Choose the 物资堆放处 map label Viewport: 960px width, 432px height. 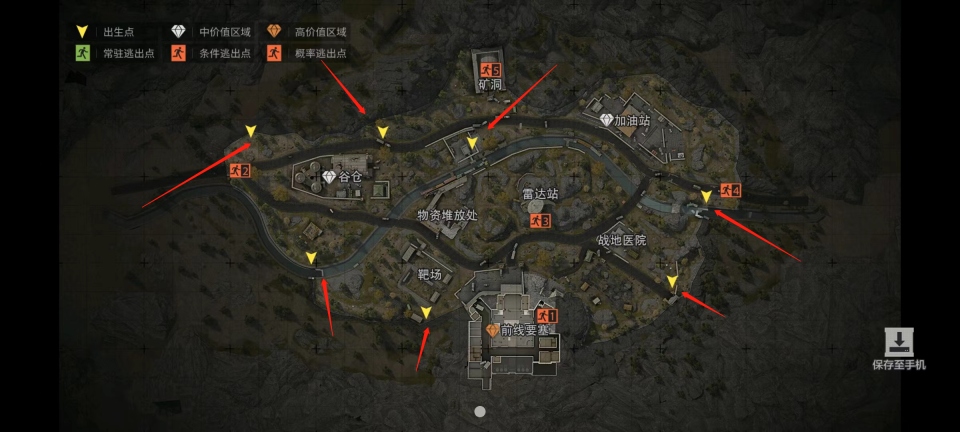(447, 215)
